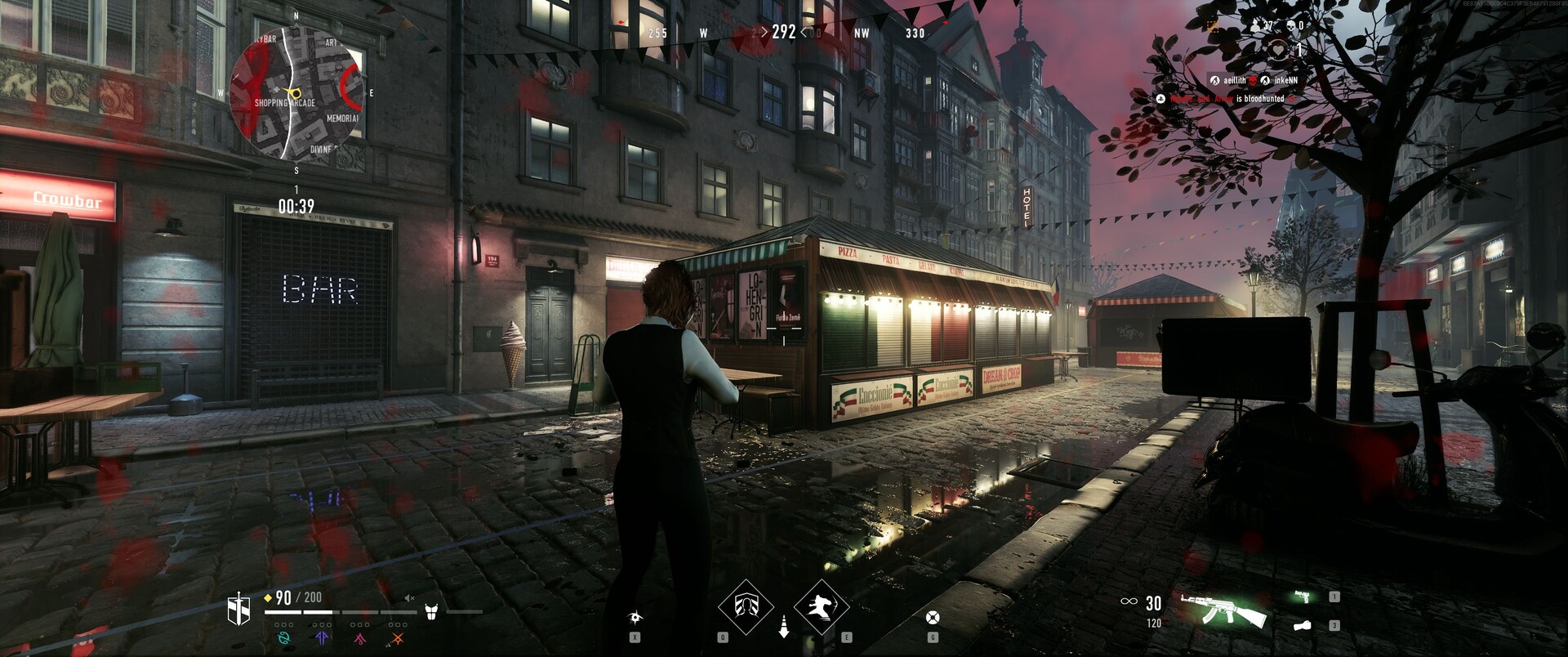Click the circular consumable item icon
Screen dimensions: 1568x657
933,618
